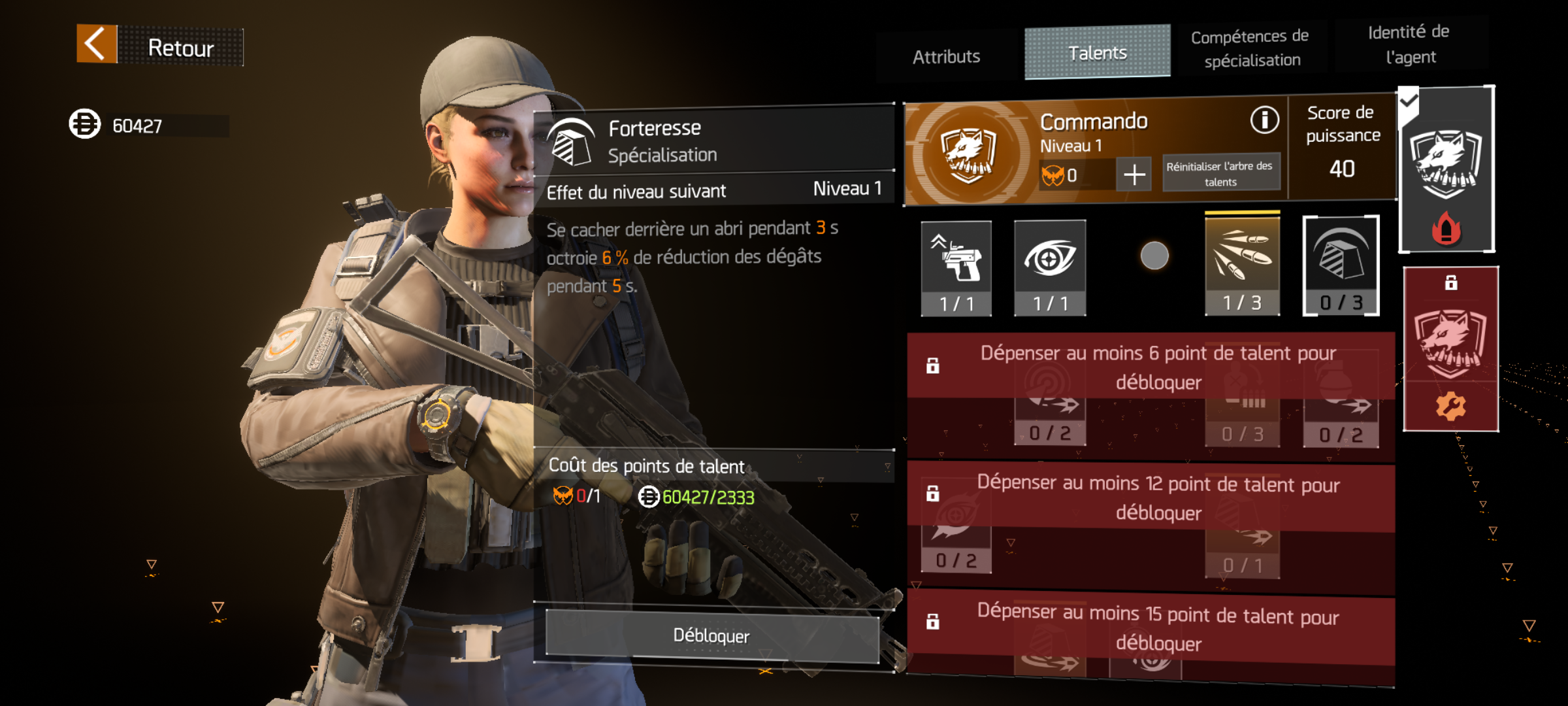Select the Forteresse talent node
This screenshot has width=1568, height=706.
[x=1341, y=265]
